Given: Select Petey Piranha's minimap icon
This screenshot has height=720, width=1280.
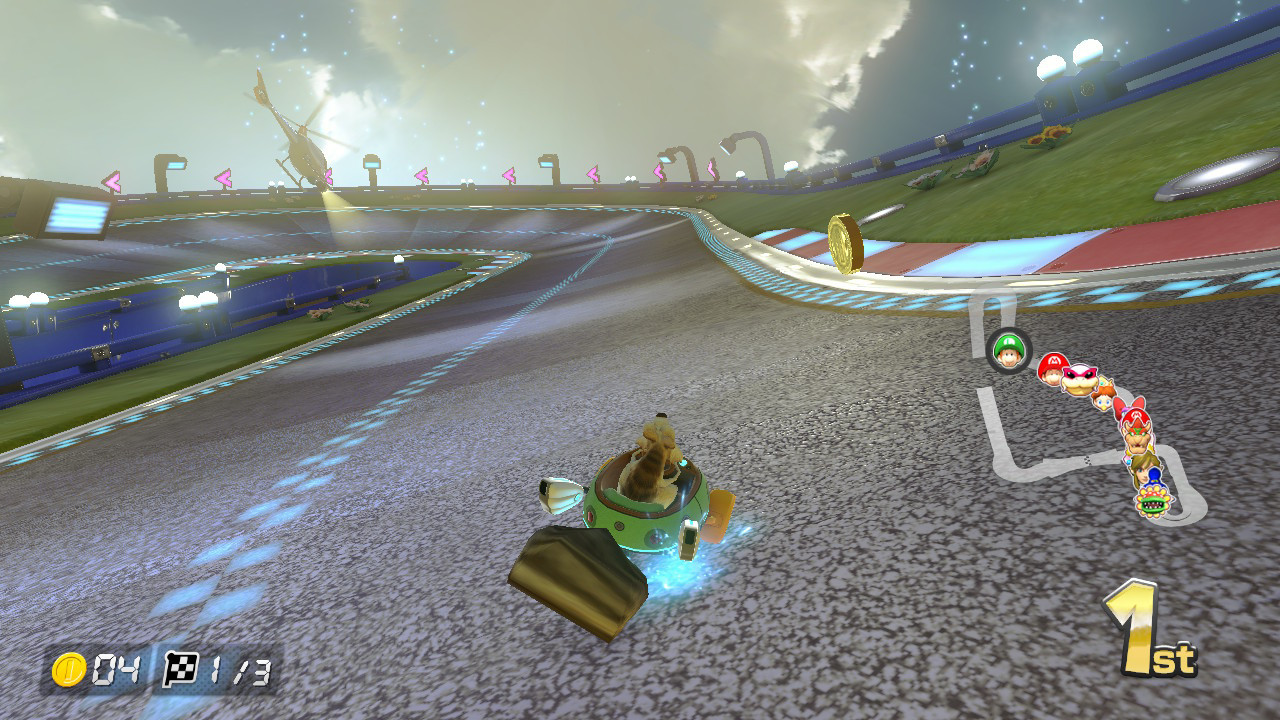Looking at the screenshot, I should point(1152,500).
